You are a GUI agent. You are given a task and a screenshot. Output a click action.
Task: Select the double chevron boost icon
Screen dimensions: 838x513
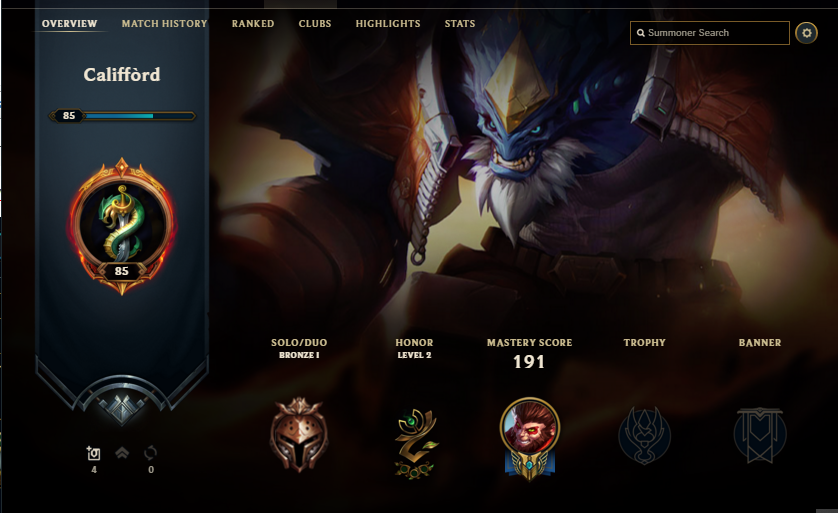[122, 453]
